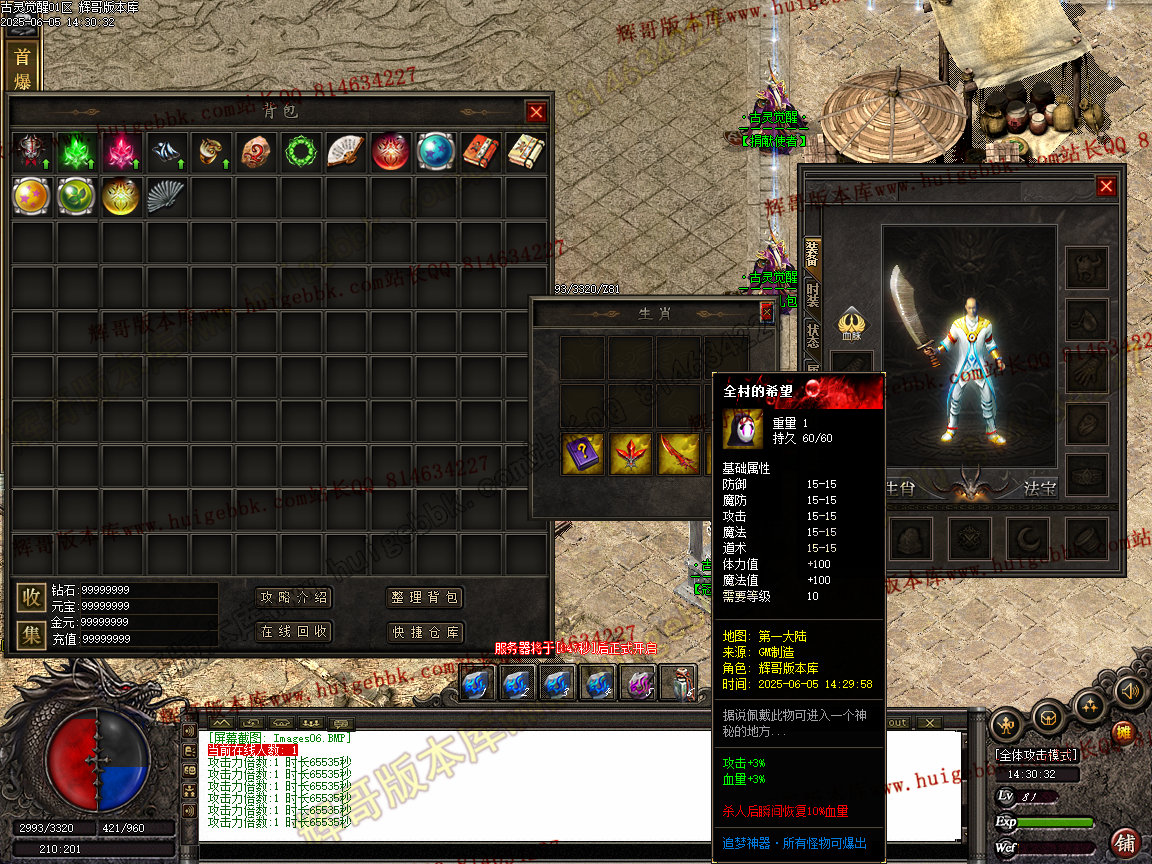
Task: Click the 整理背包 sort button
Action: [x=425, y=598]
